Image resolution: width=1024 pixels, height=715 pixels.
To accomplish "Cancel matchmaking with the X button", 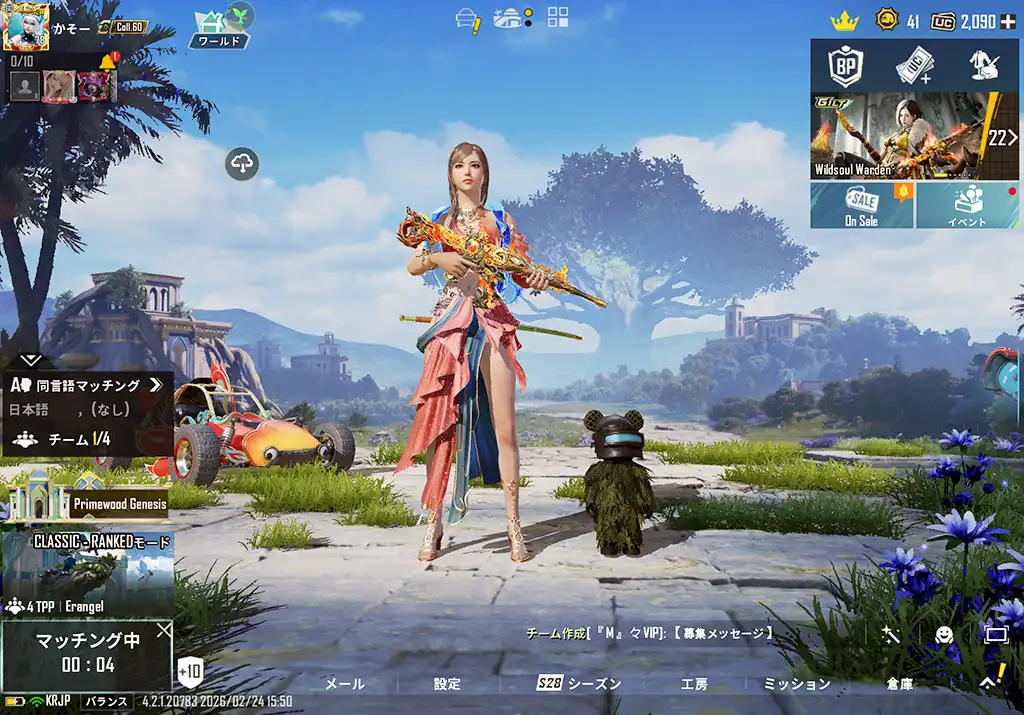I will coord(163,631).
